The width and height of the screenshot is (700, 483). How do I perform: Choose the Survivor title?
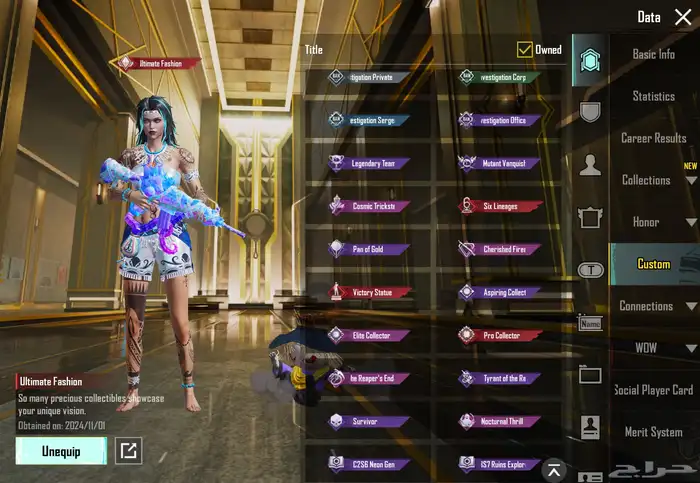pyautogui.click(x=368, y=422)
